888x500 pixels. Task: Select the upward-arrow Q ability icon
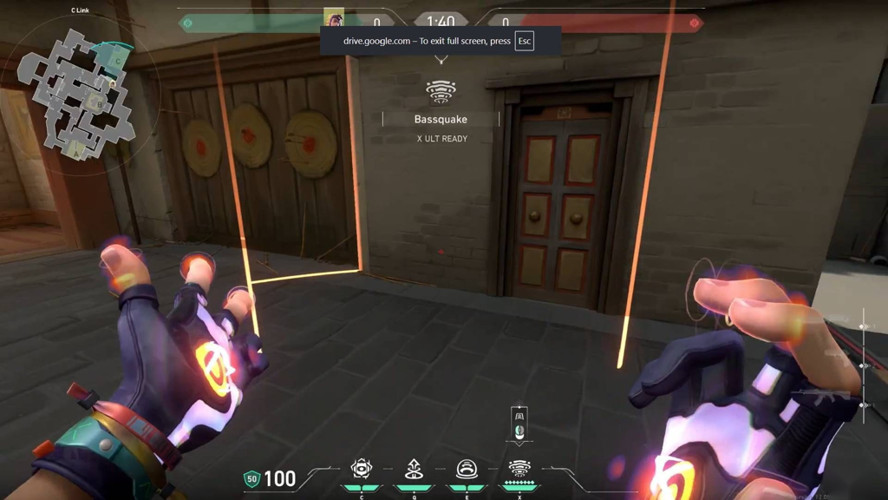pyautogui.click(x=414, y=468)
